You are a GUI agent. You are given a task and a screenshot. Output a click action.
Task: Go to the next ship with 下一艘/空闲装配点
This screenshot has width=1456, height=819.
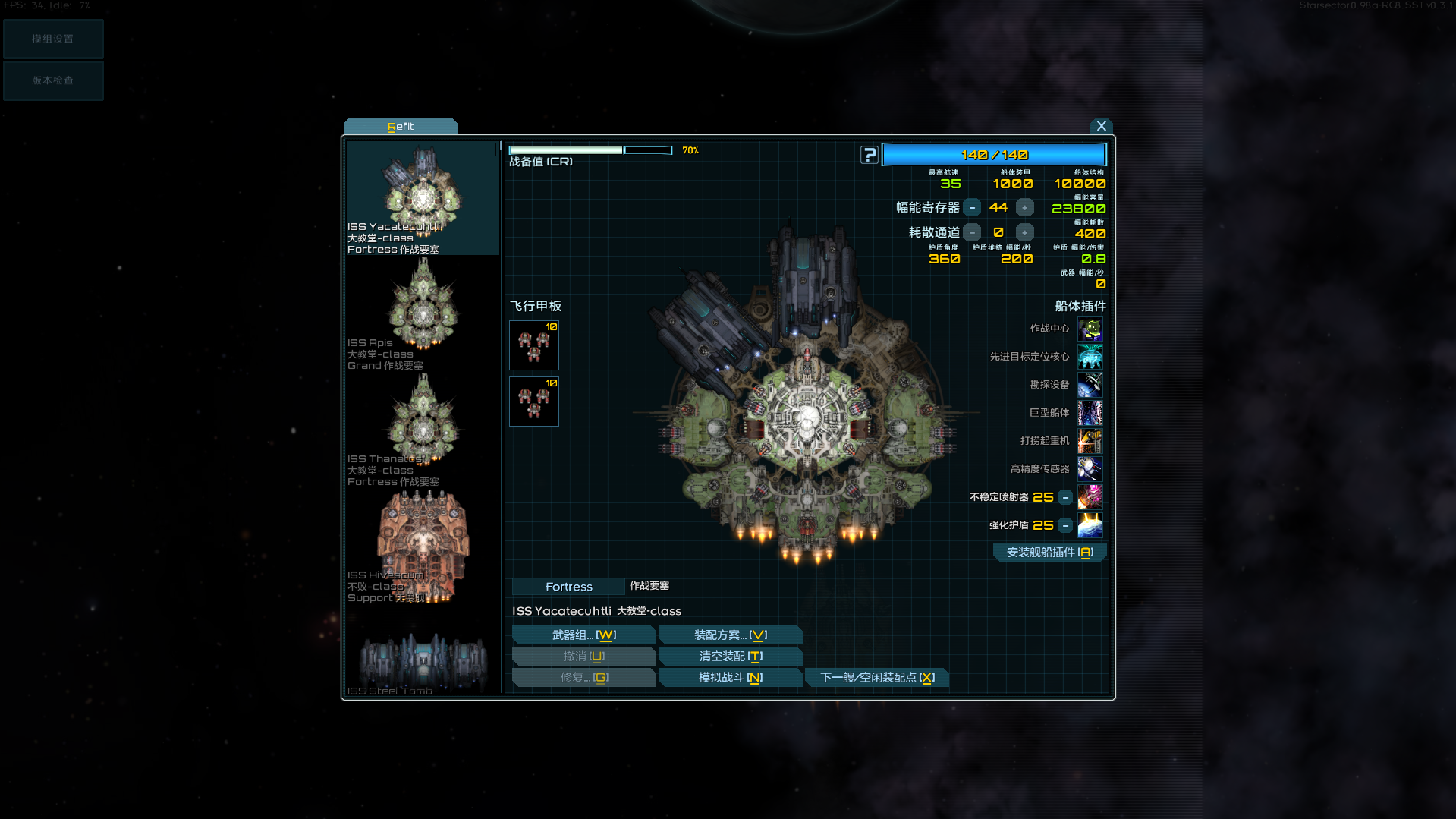(876, 678)
